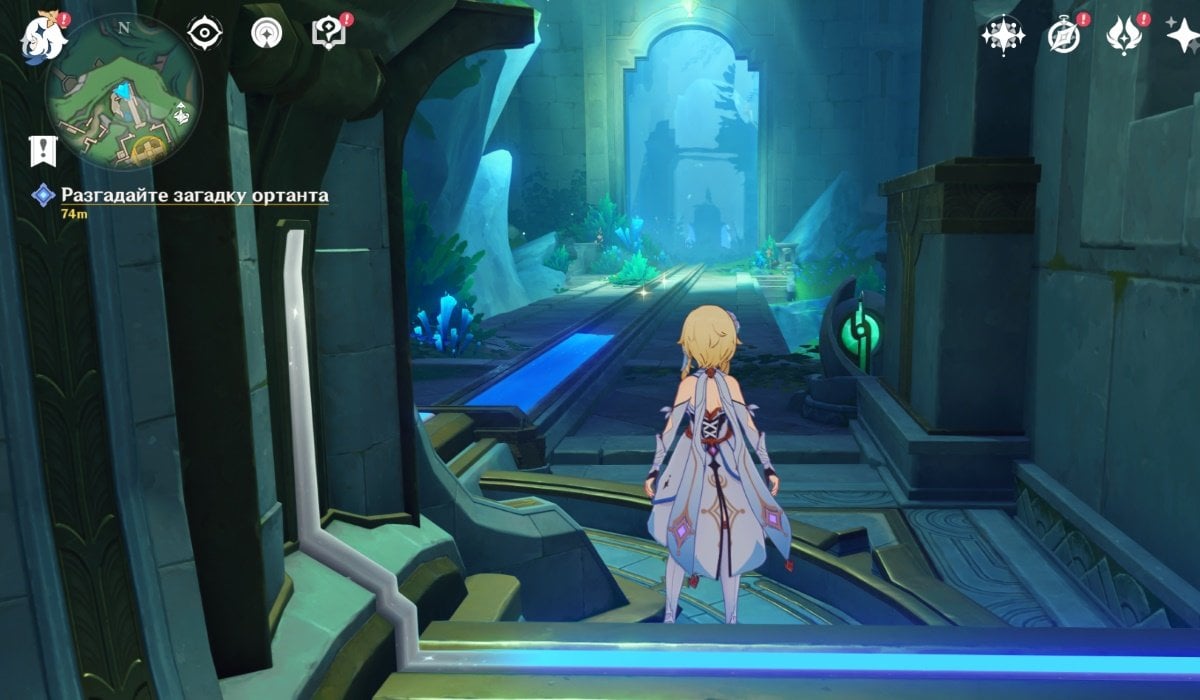Click the round icon with a star inside

point(266,33)
